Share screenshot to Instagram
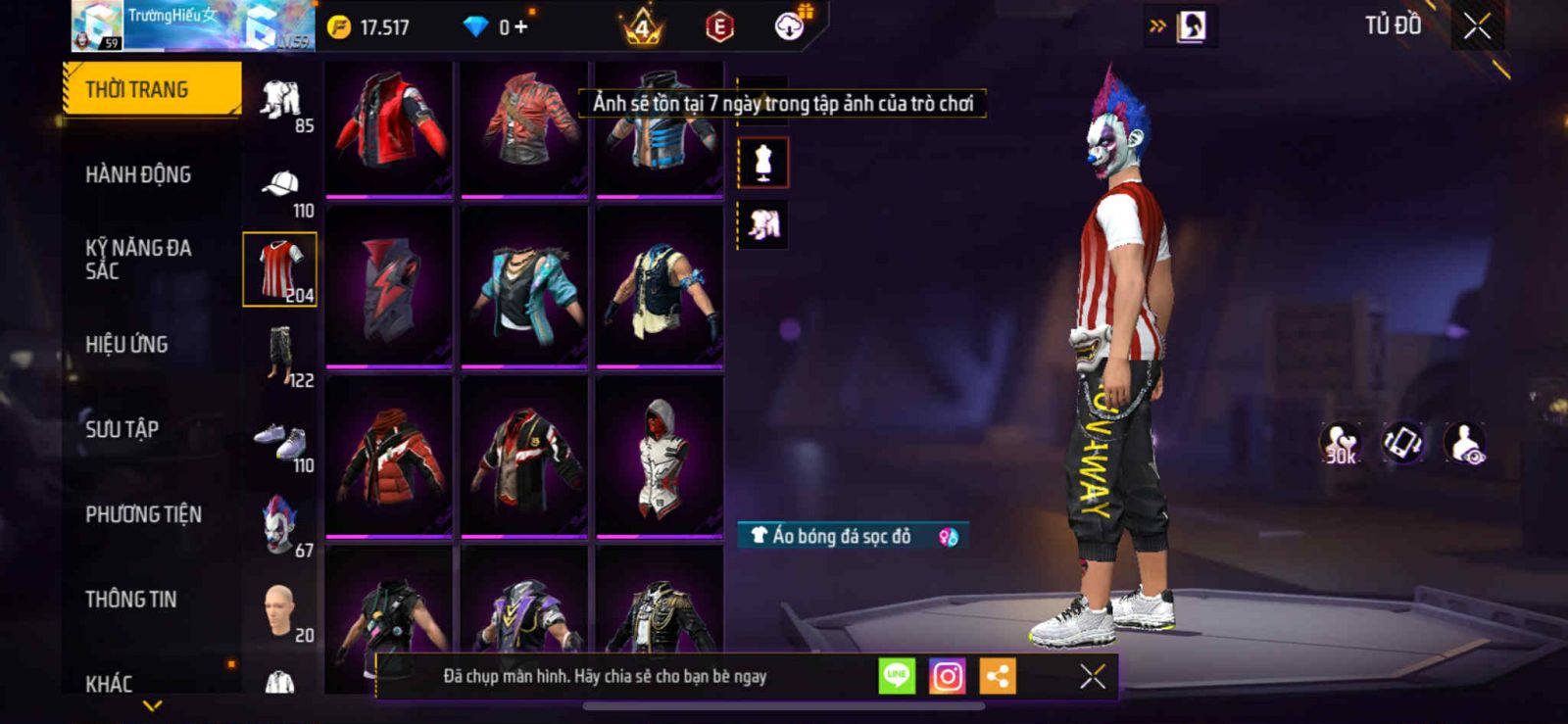1568x724 pixels. 947,676
